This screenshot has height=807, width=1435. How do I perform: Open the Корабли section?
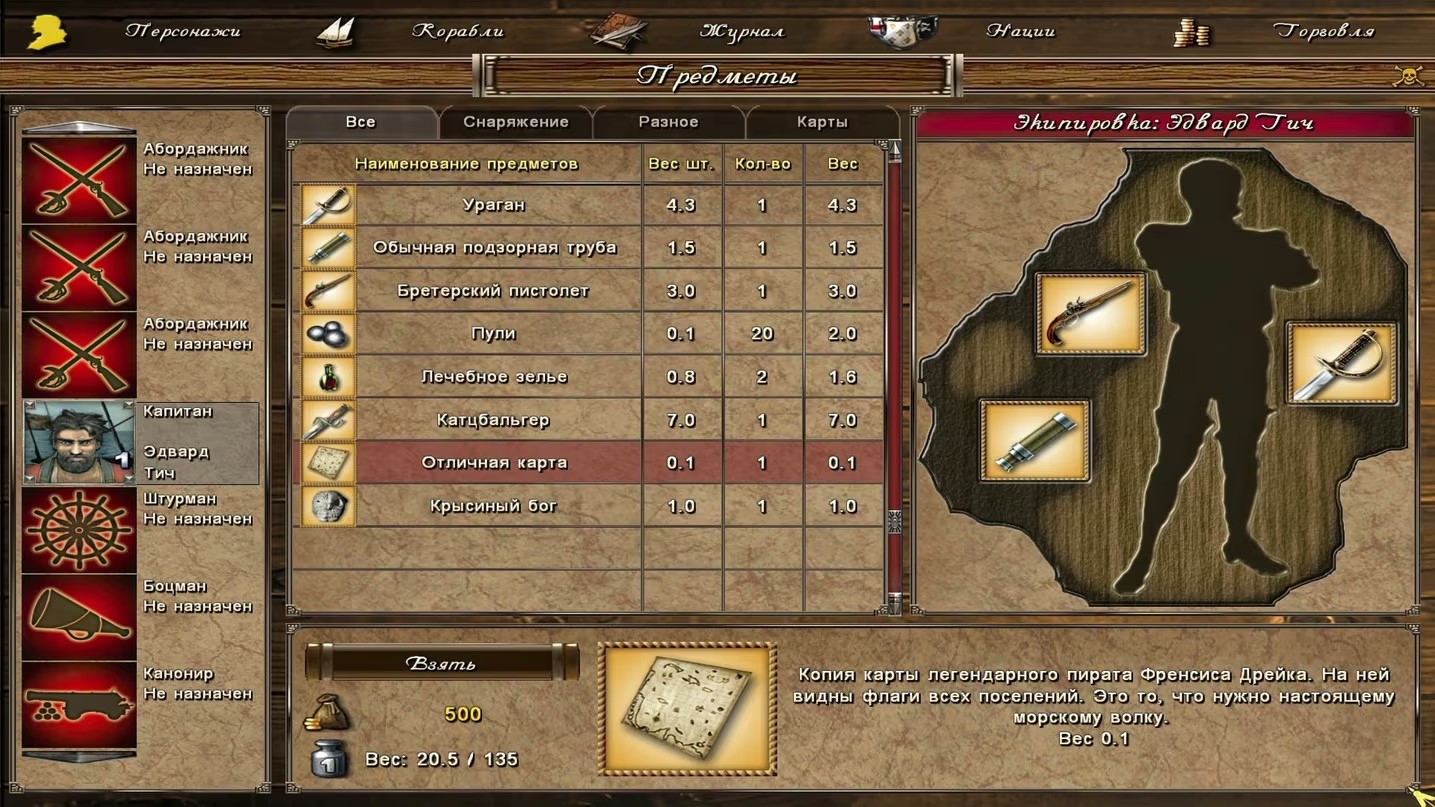point(457,31)
